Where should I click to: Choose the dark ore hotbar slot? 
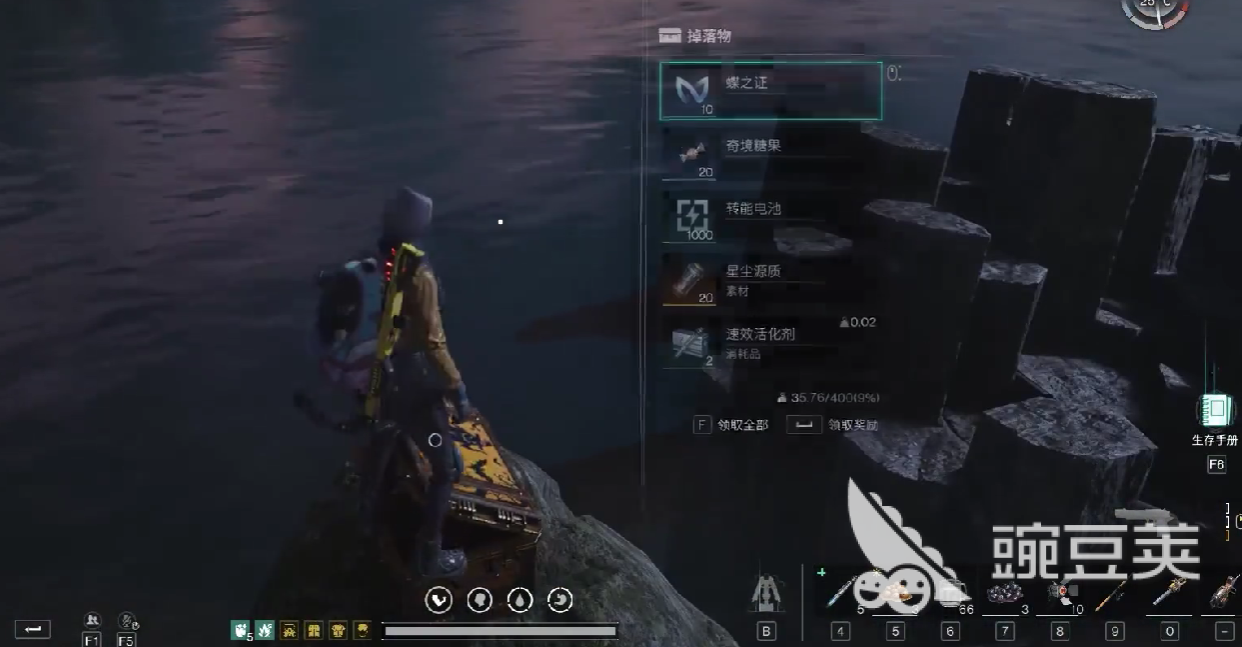tap(1003, 594)
